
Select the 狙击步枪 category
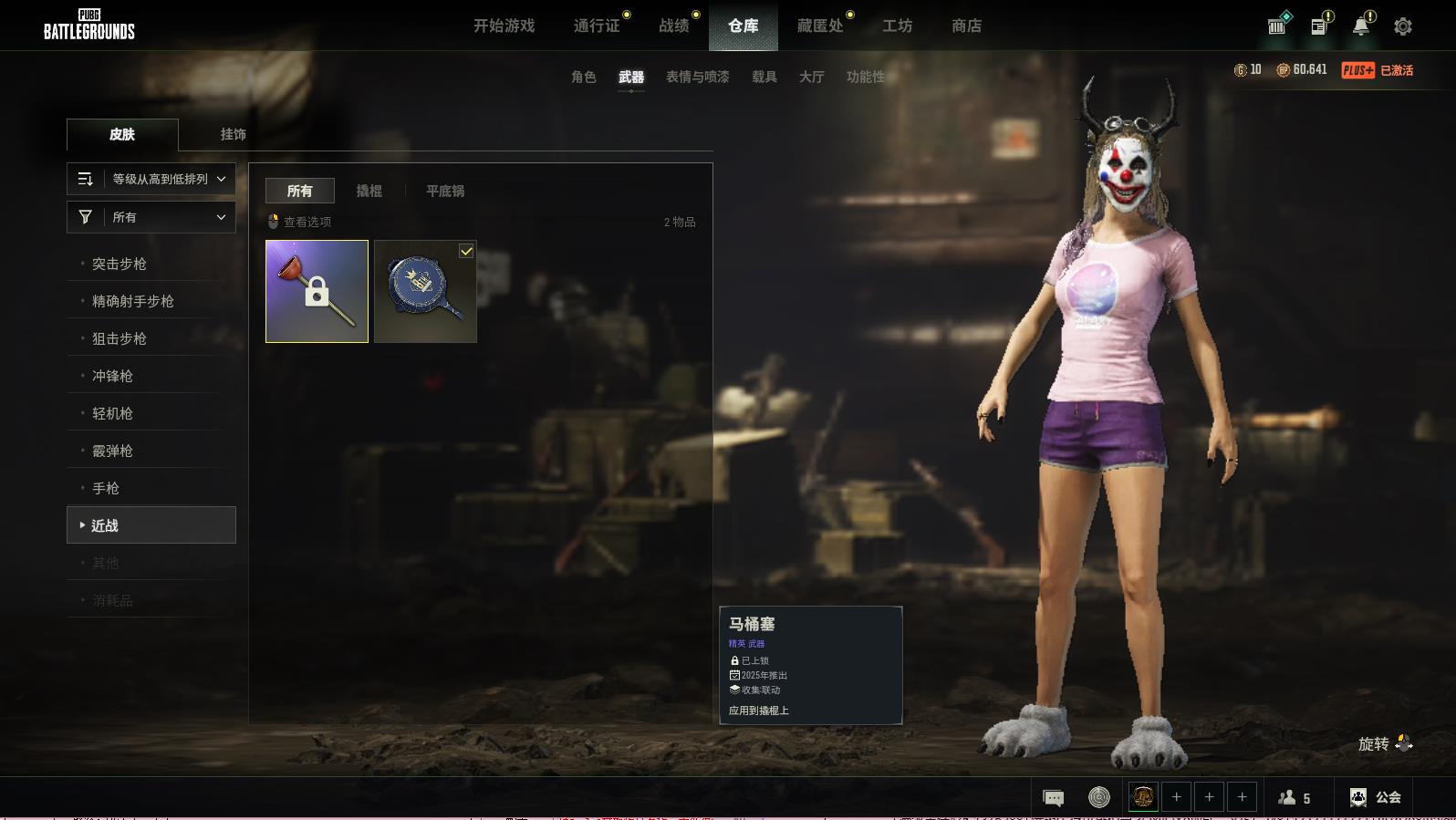pos(120,338)
